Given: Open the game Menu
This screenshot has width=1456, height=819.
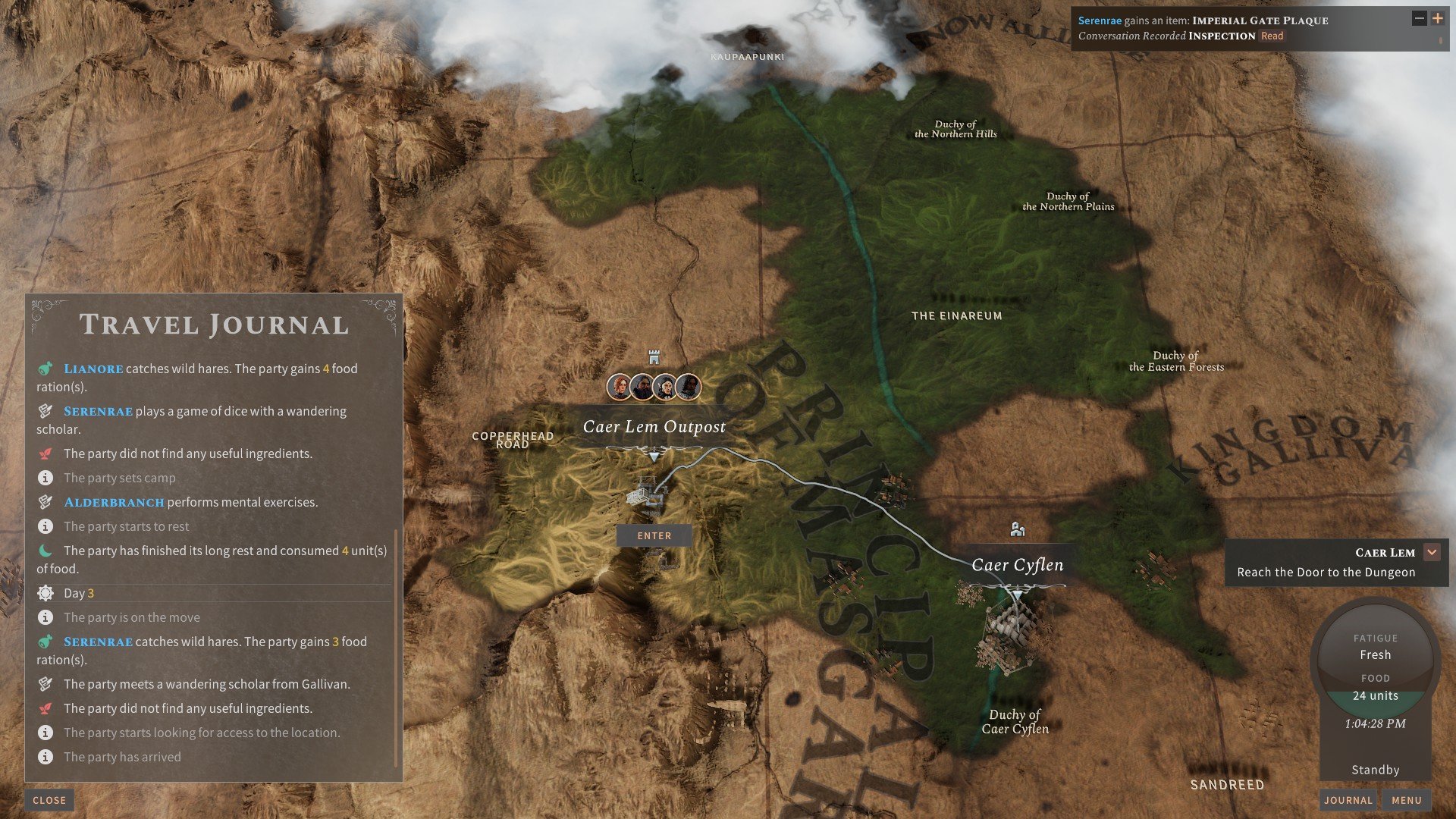Looking at the screenshot, I should 1406,800.
